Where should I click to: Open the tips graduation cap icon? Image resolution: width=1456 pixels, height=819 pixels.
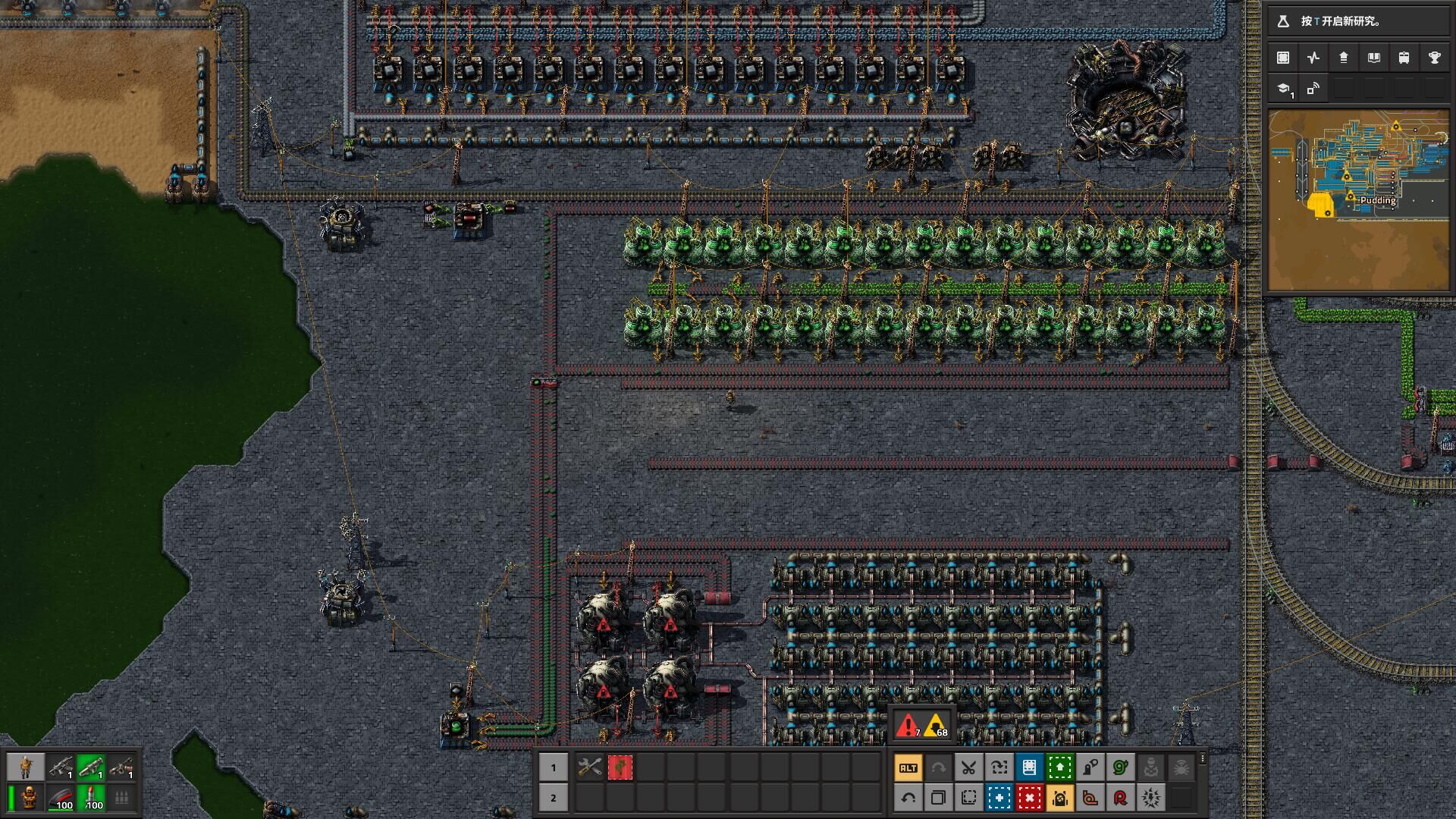point(1283,89)
